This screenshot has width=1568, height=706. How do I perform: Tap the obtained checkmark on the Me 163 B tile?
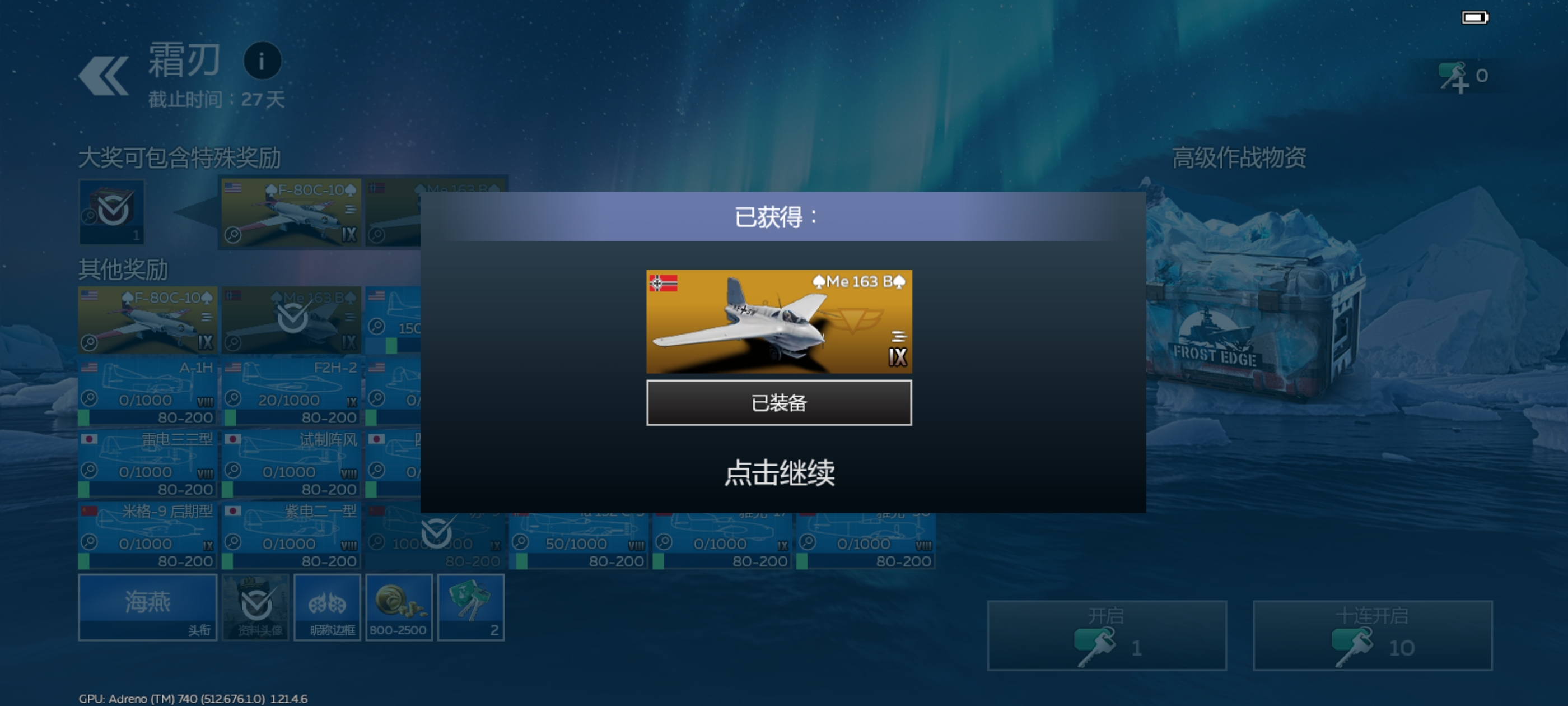coord(291,320)
